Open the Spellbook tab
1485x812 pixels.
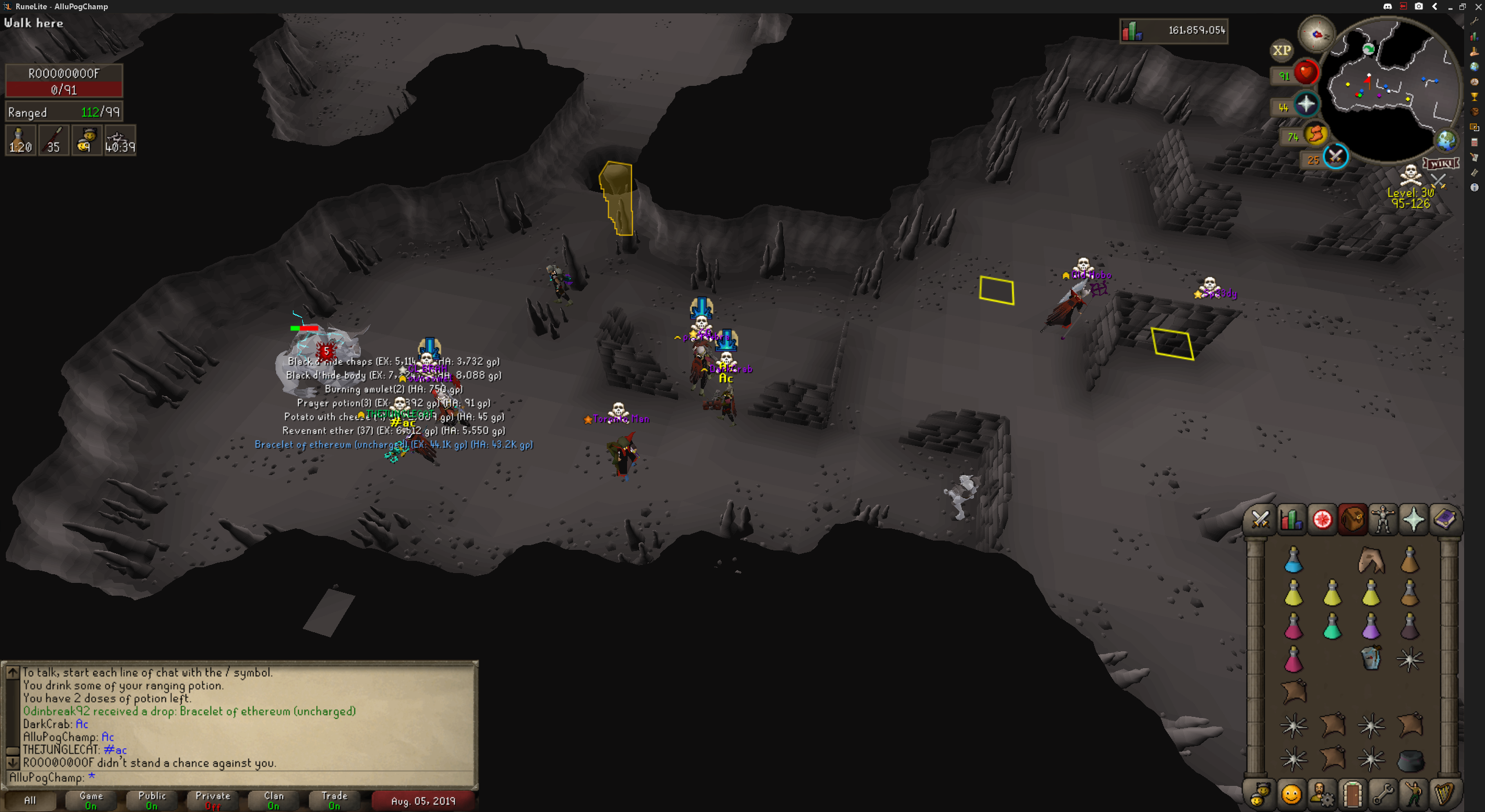click(x=1444, y=519)
